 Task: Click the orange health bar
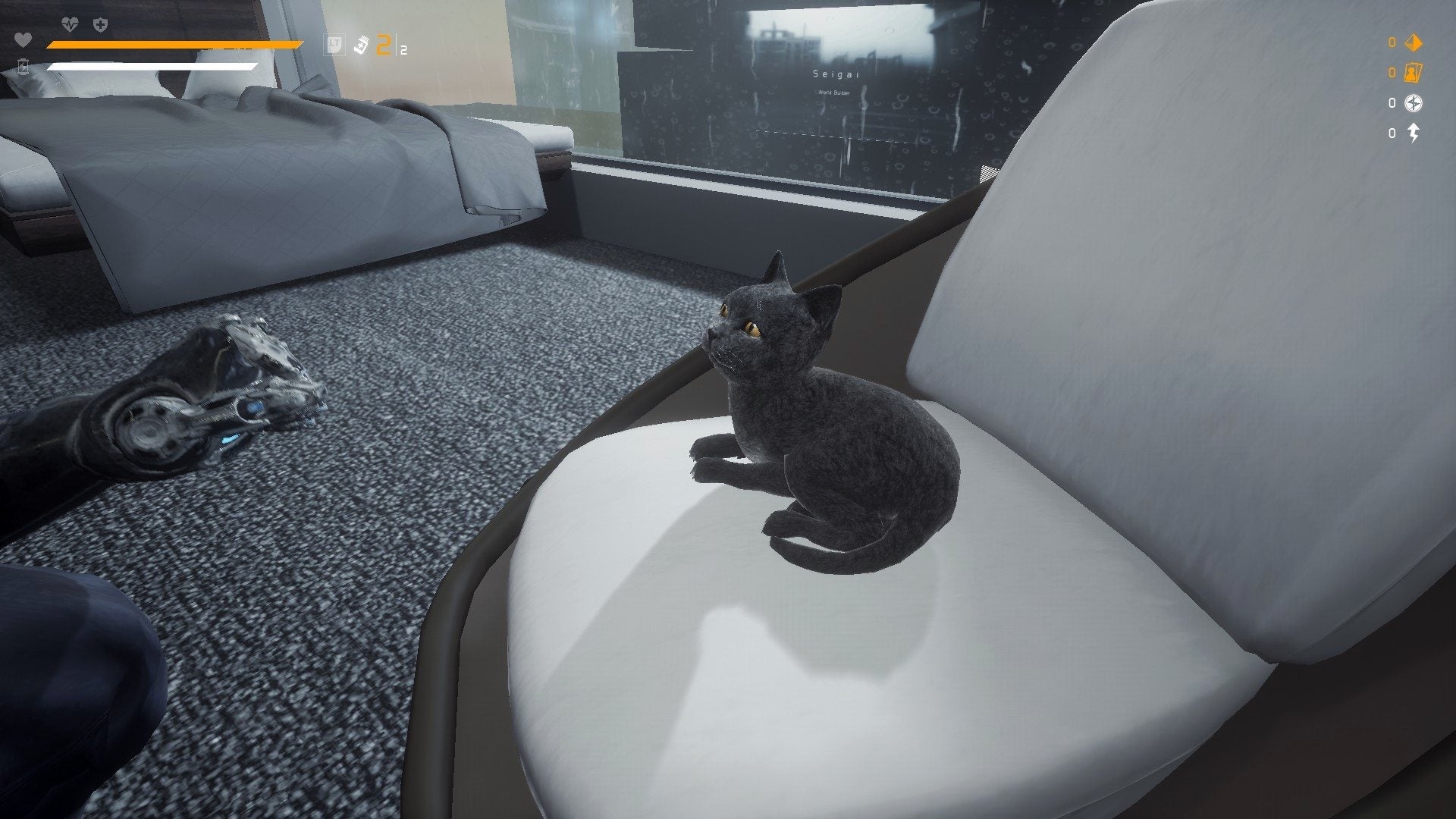click(x=174, y=44)
